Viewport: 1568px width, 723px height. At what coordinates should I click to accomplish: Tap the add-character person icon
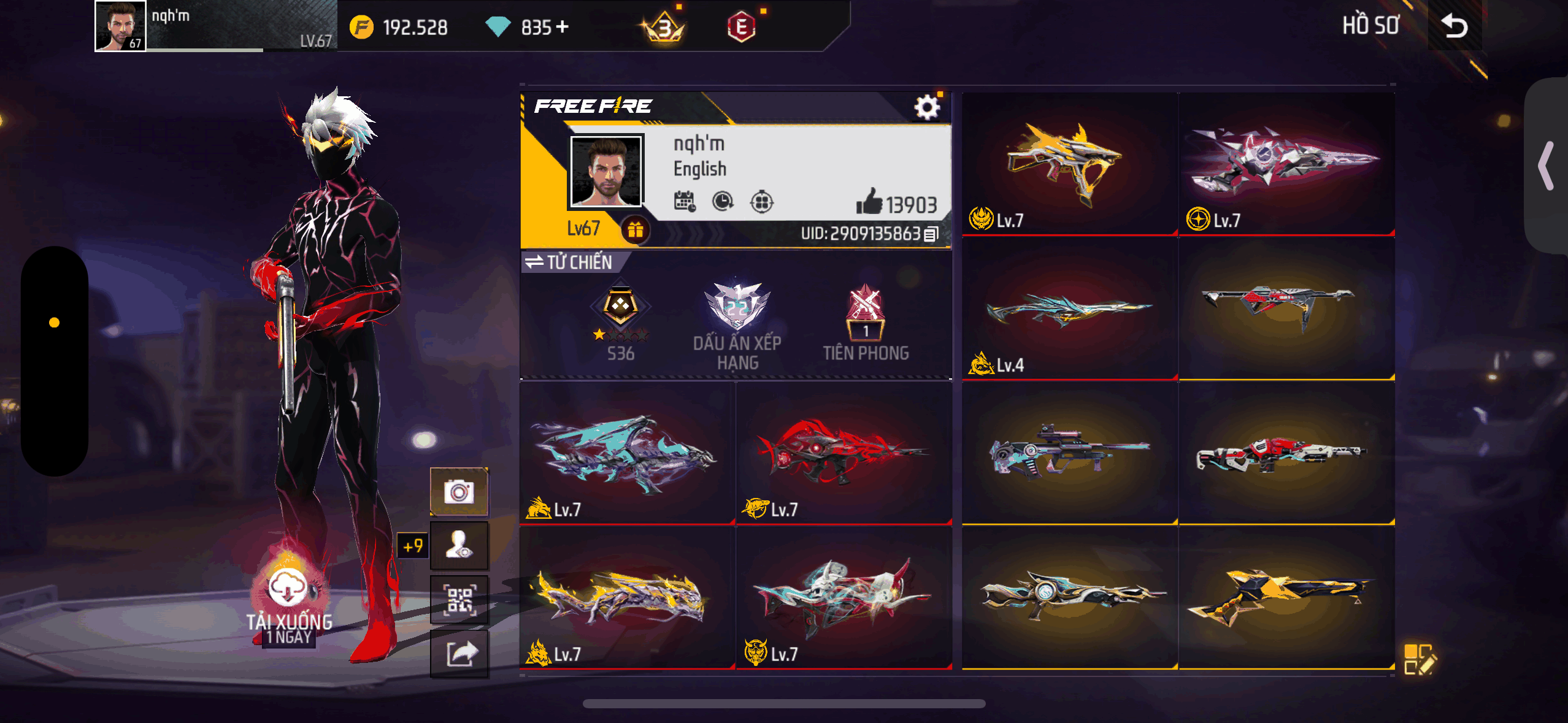[x=459, y=545]
